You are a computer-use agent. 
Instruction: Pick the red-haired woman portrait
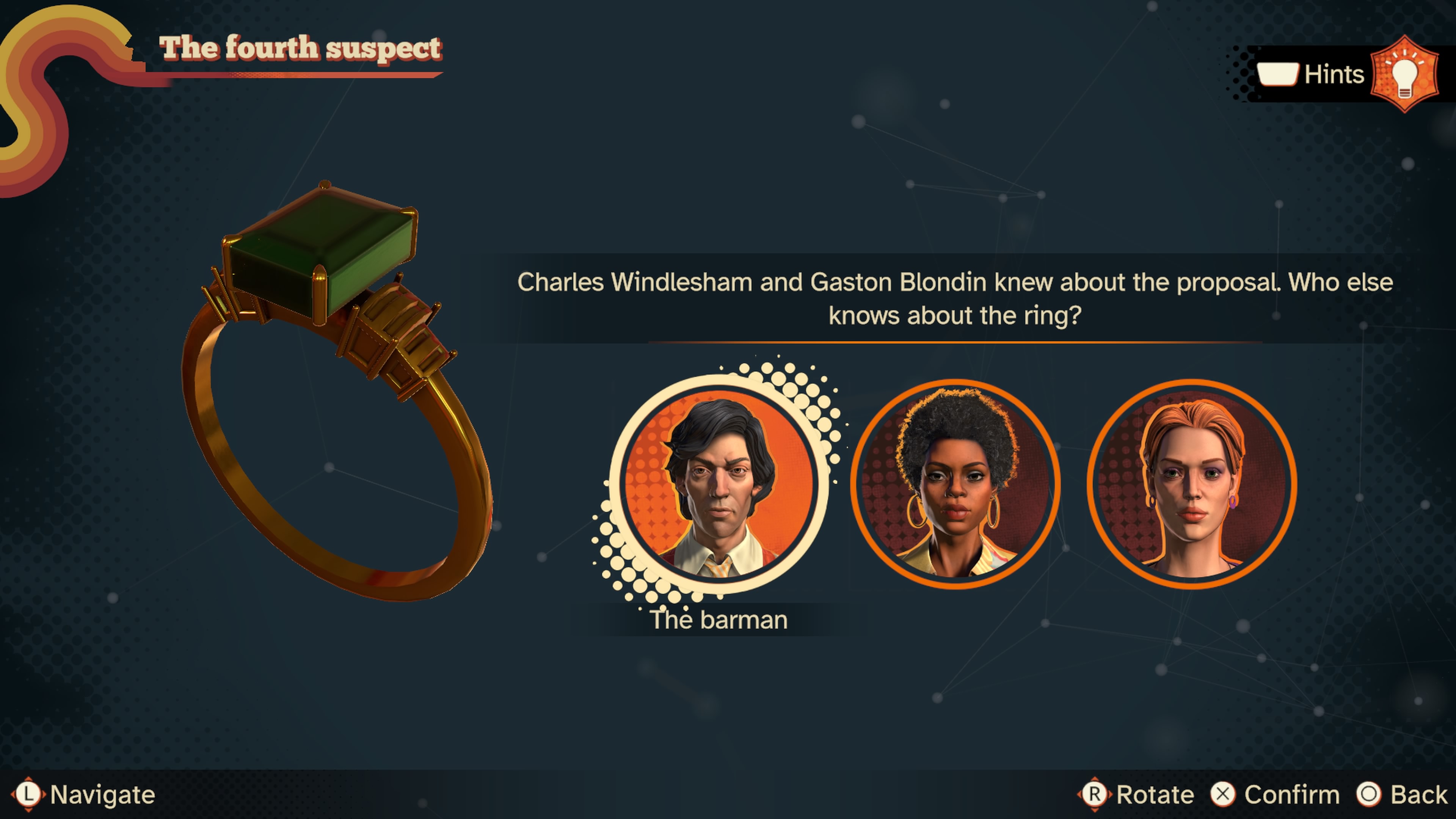click(1191, 485)
